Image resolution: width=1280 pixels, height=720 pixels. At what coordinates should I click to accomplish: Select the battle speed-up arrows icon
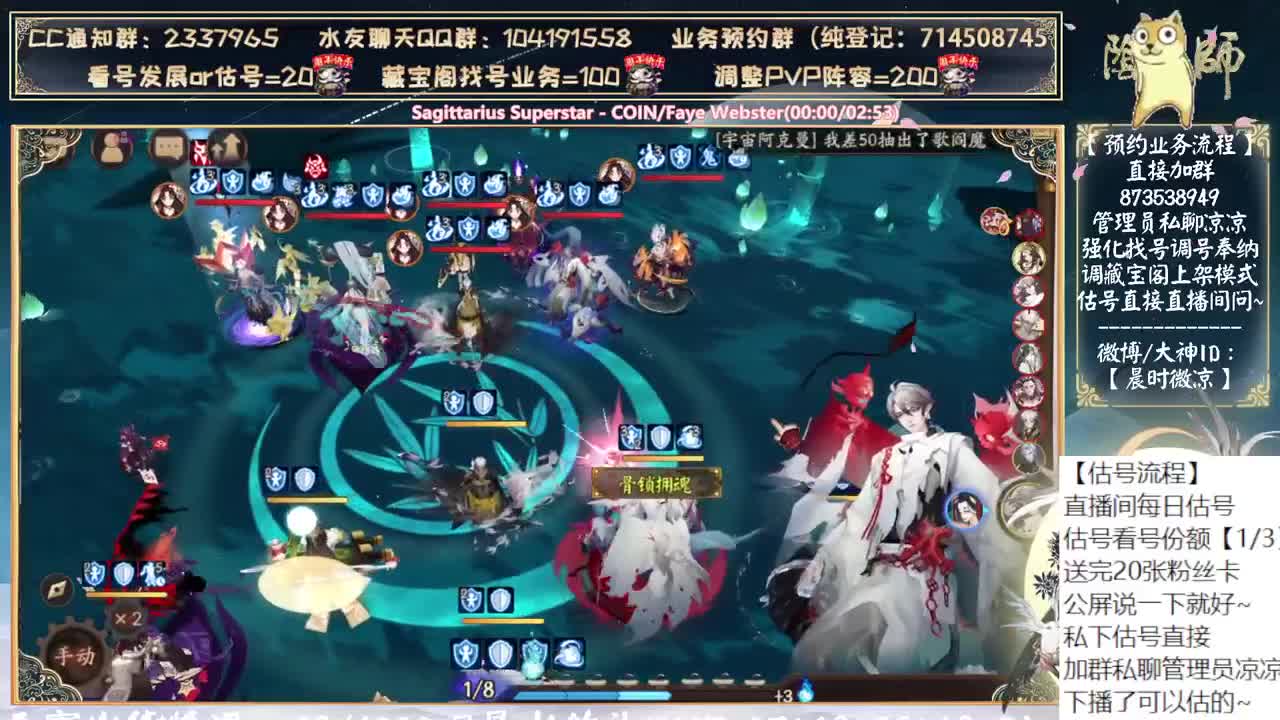[227, 147]
